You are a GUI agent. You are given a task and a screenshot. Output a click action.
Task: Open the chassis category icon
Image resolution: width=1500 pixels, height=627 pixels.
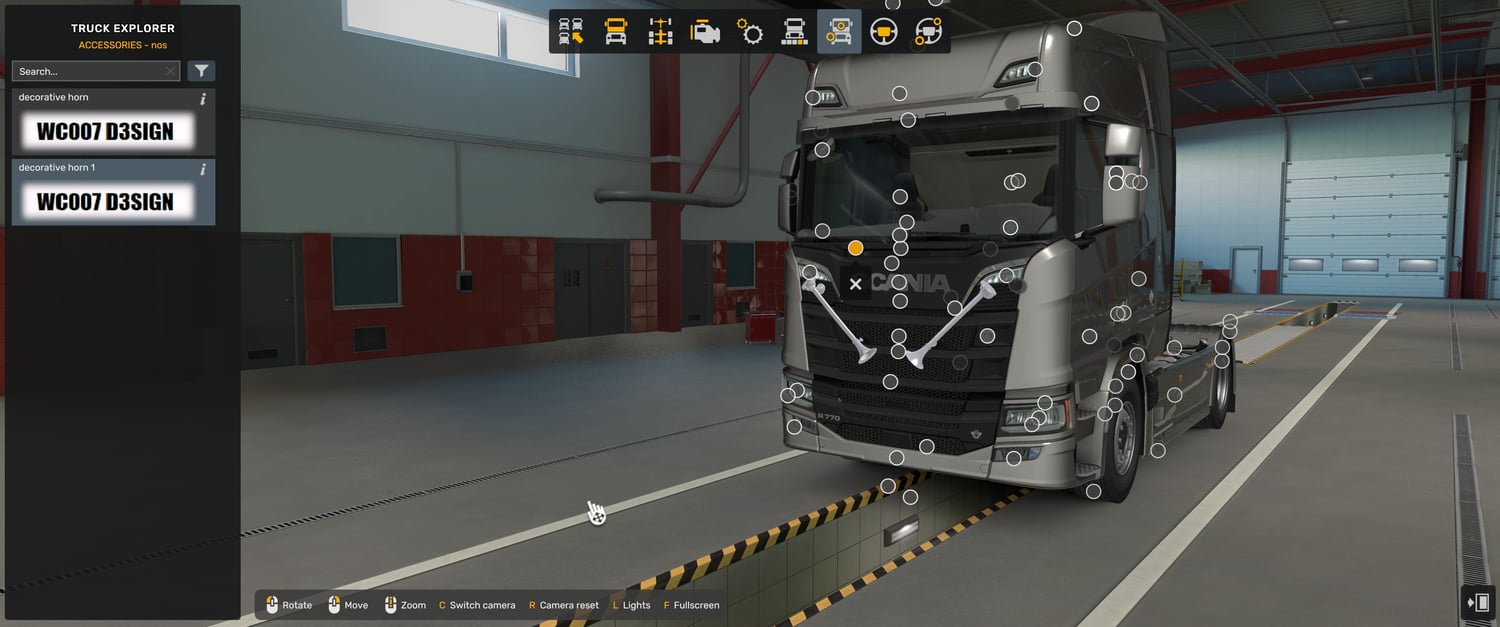click(660, 32)
